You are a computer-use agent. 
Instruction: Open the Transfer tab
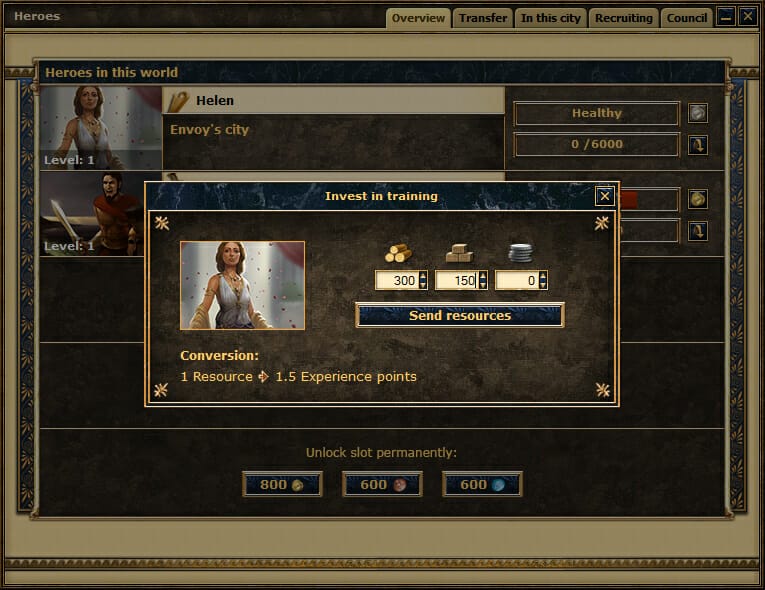(x=483, y=18)
